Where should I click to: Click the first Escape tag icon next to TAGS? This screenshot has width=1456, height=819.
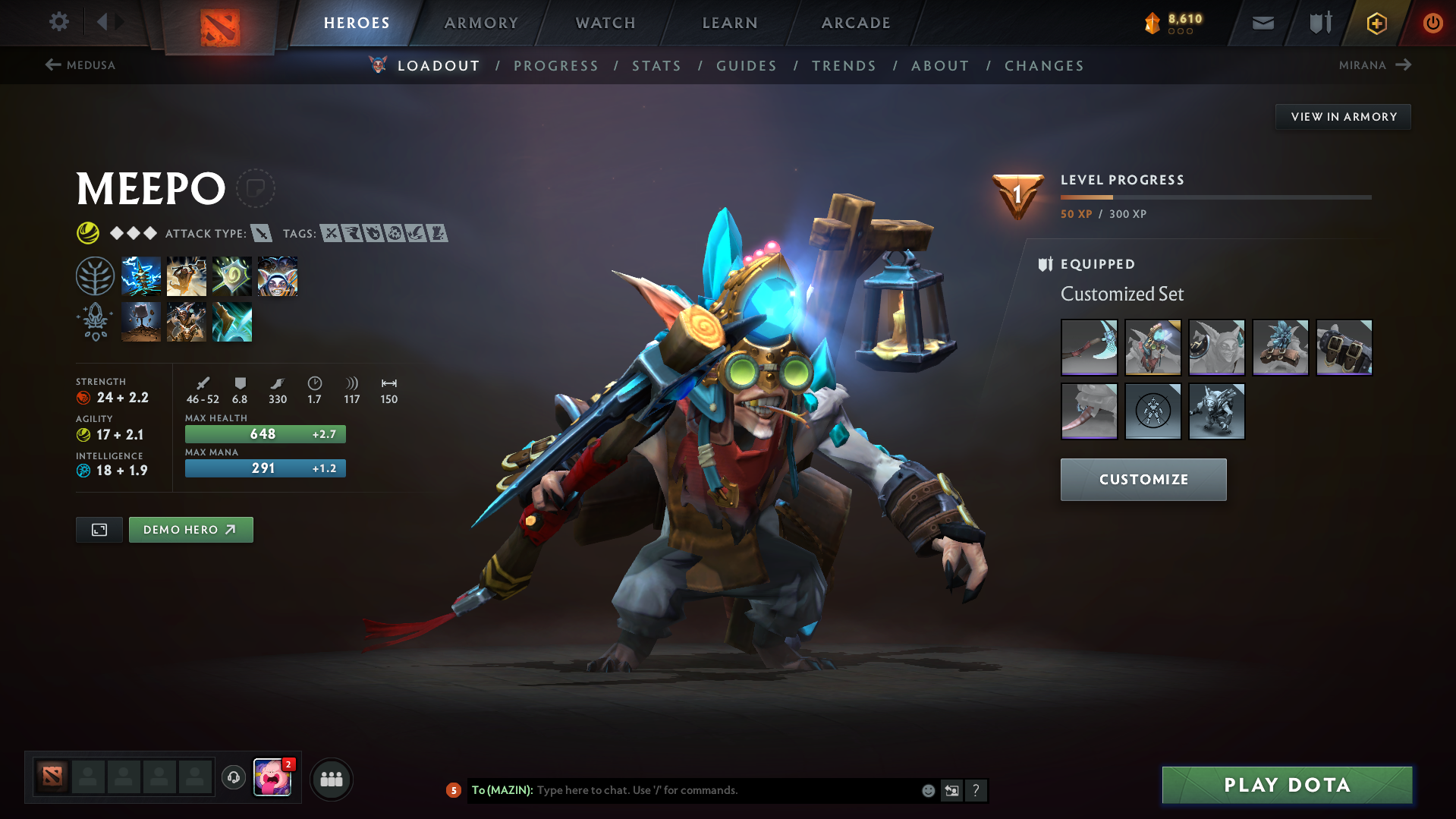click(x=351, y=234)
